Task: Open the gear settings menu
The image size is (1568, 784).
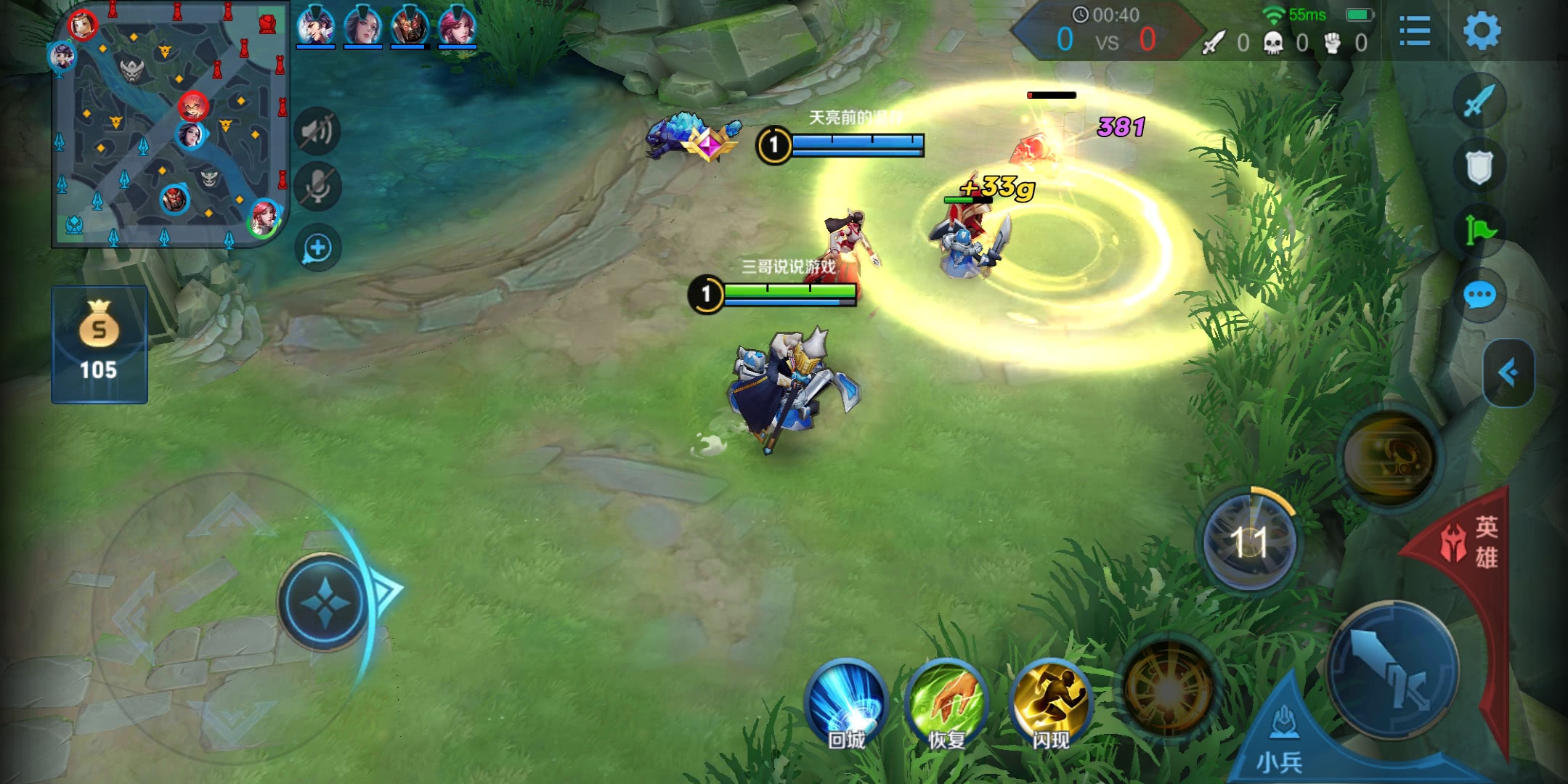Action: (x=1481, y=31)
